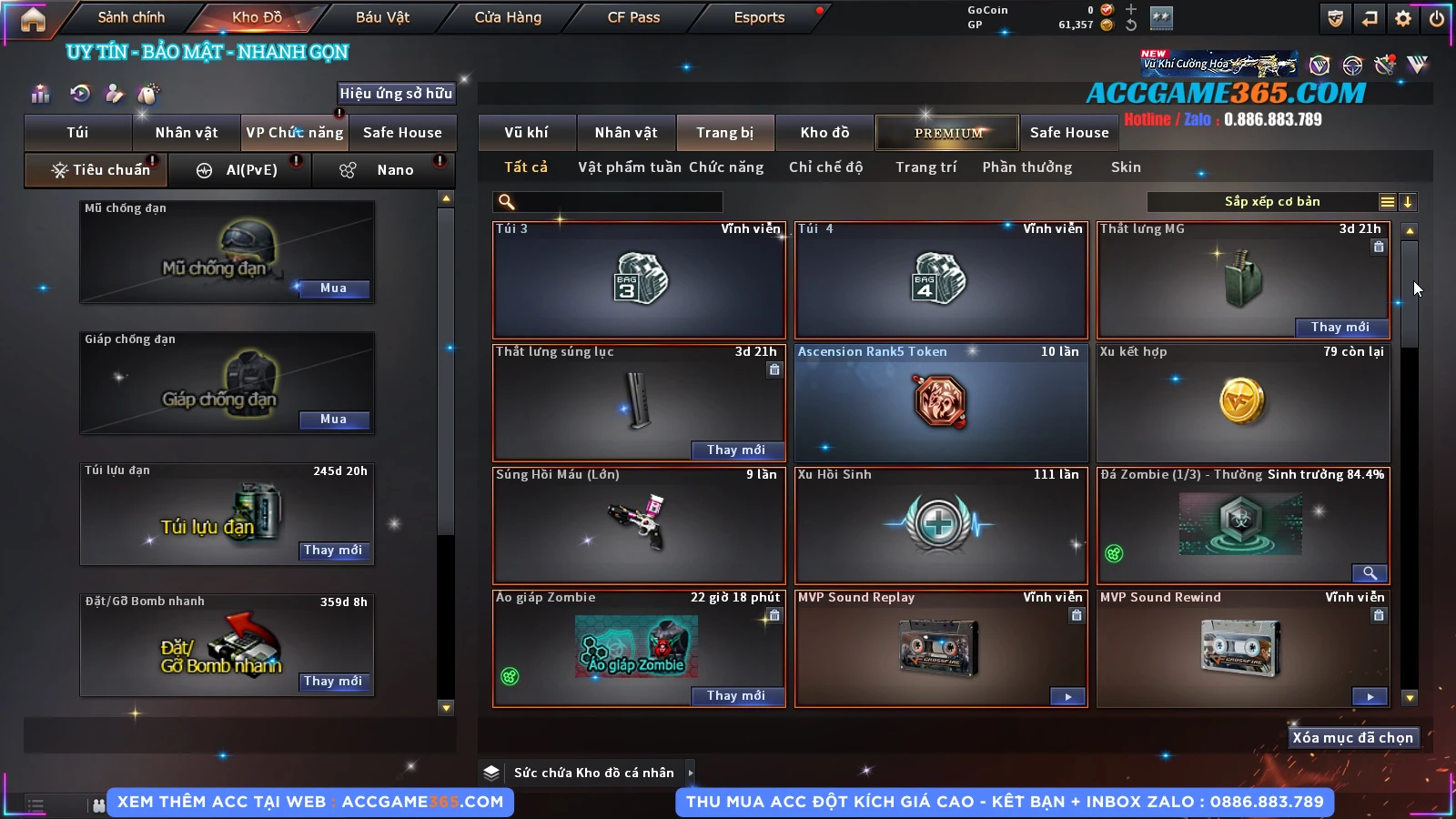Open the CF Pass menu
Viewport: 1456px width, 819px height.
[633, 17]
